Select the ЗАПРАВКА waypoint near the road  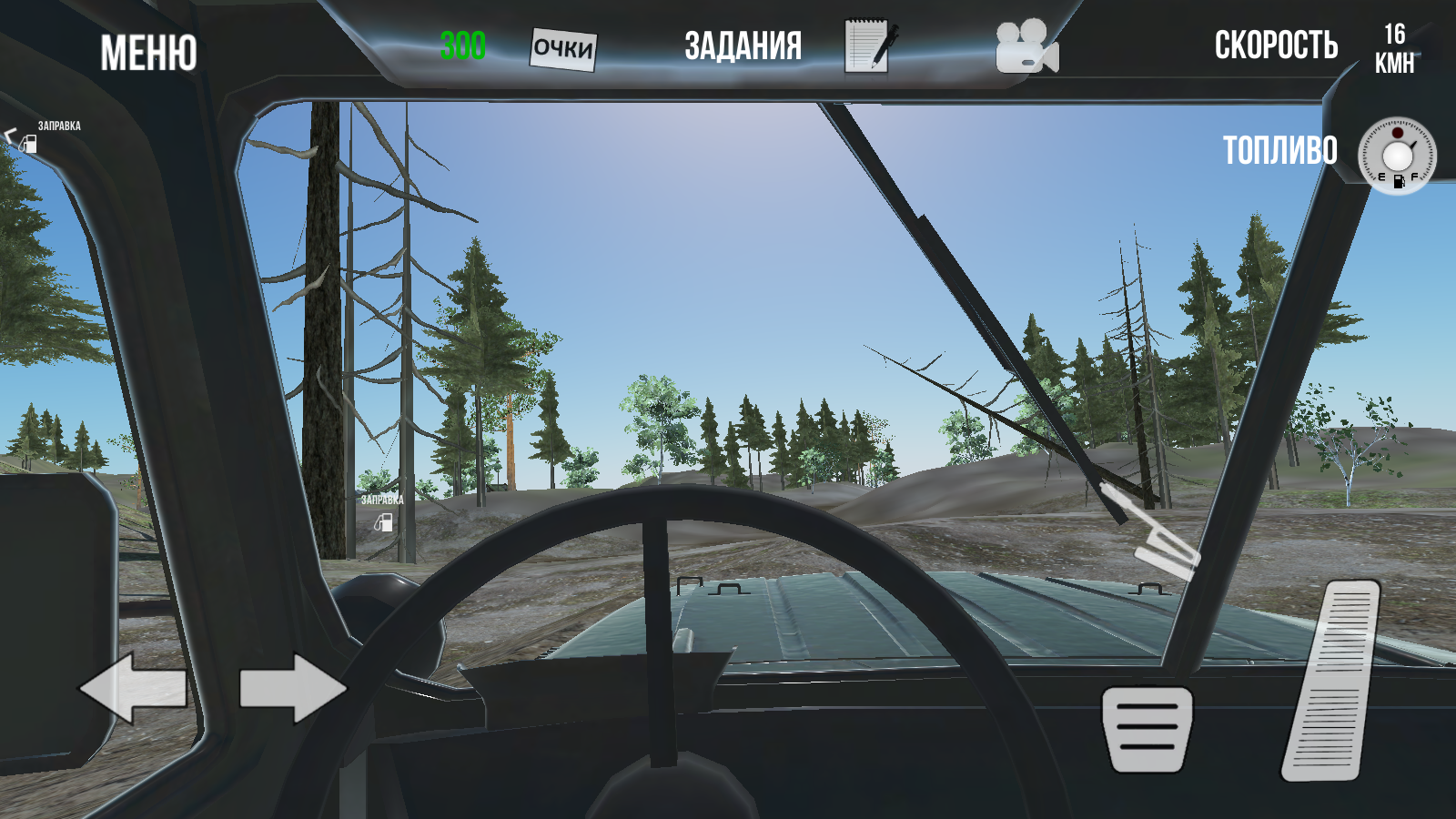coord(381,511)
